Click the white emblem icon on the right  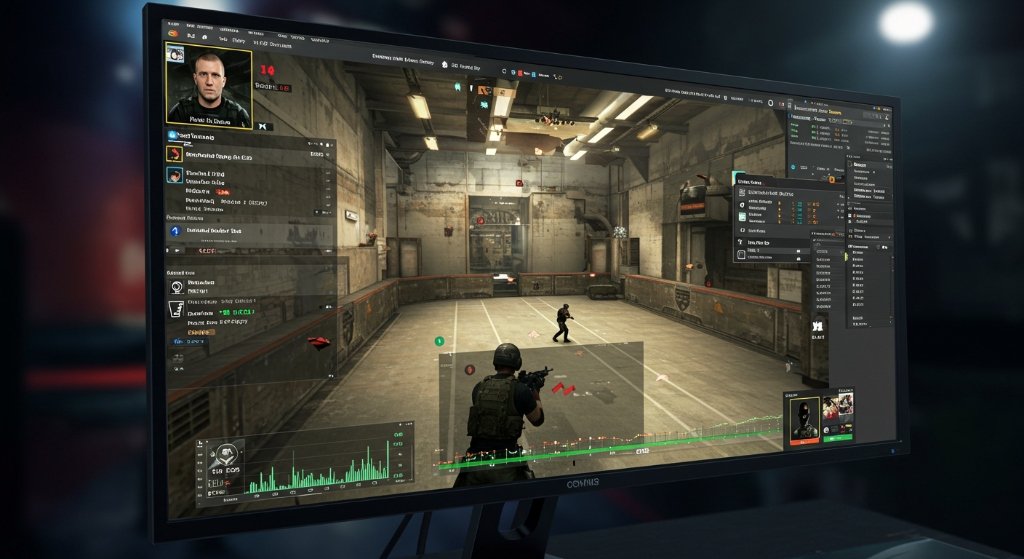(817, 325)
